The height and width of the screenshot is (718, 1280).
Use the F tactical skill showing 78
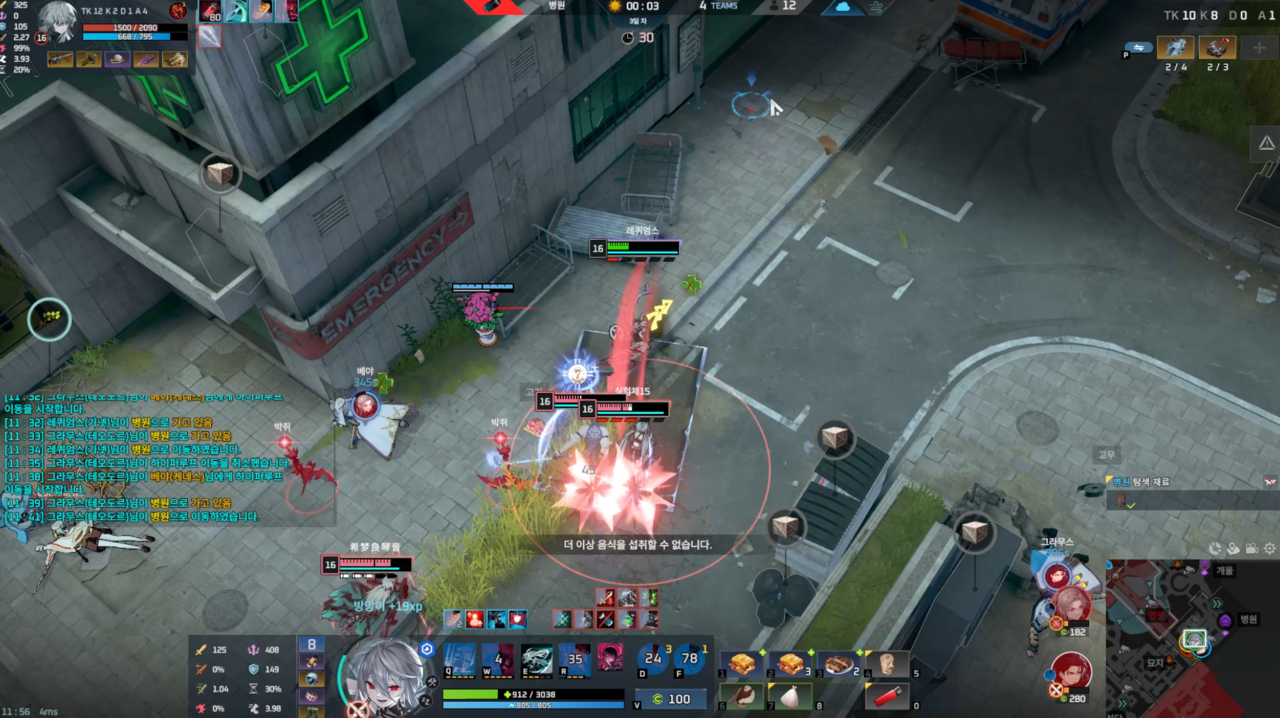pyautogui.click(x=689, y=659)
